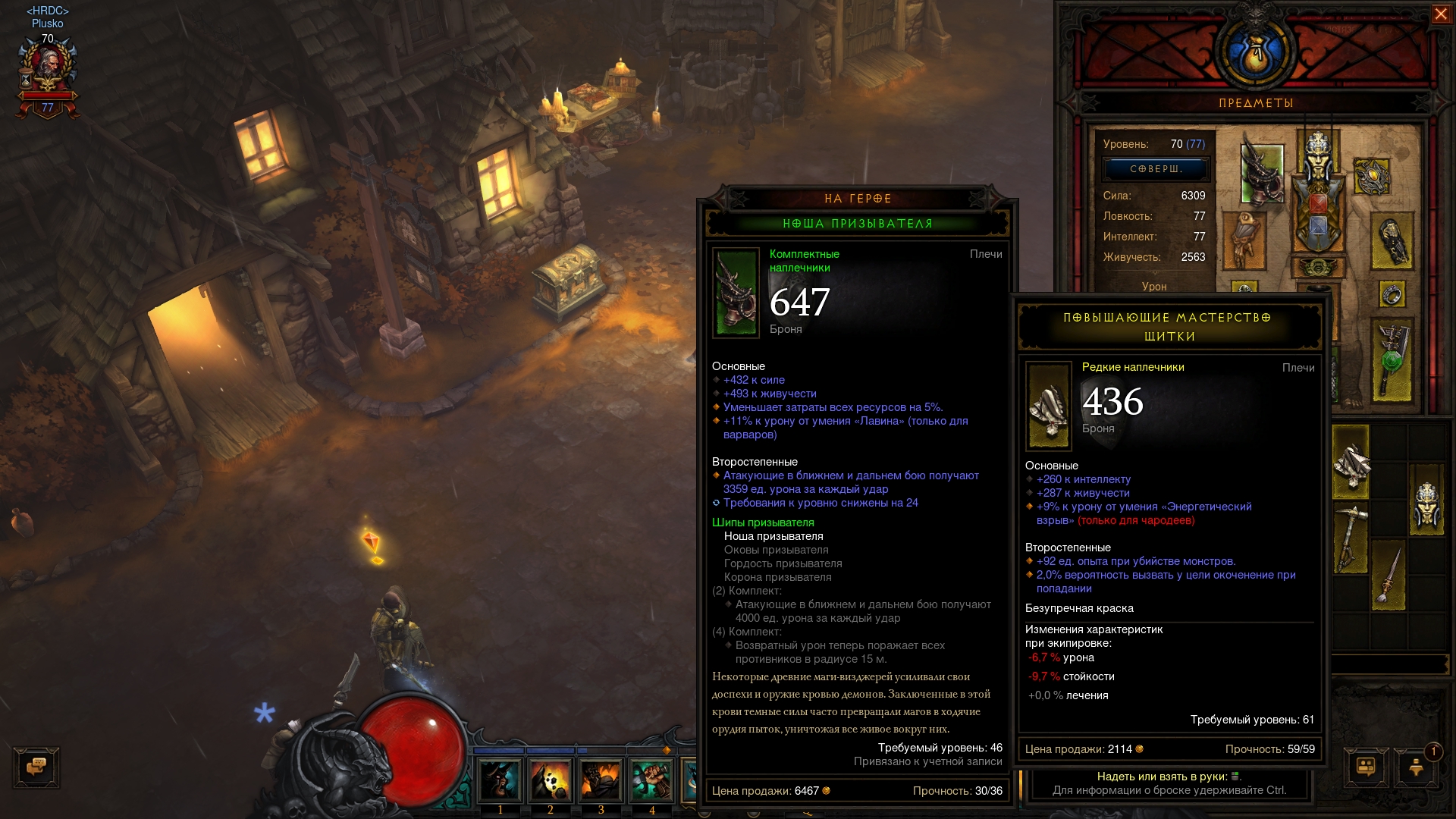Pick the rare shoulder pads in the bag
1456x819 pixels.
point(1351,462)
